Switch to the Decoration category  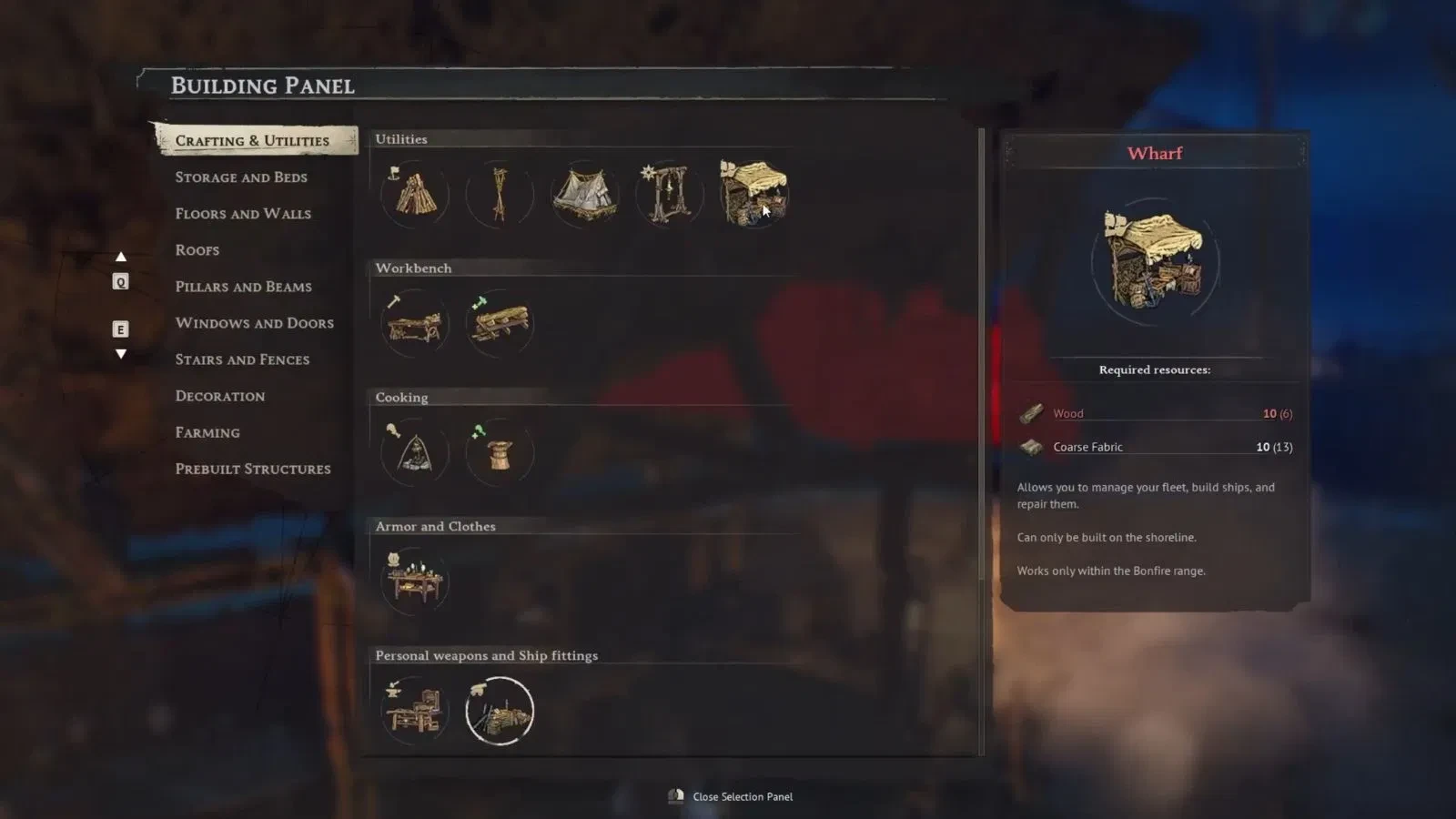pyautogui.click(x=220, y=396)
